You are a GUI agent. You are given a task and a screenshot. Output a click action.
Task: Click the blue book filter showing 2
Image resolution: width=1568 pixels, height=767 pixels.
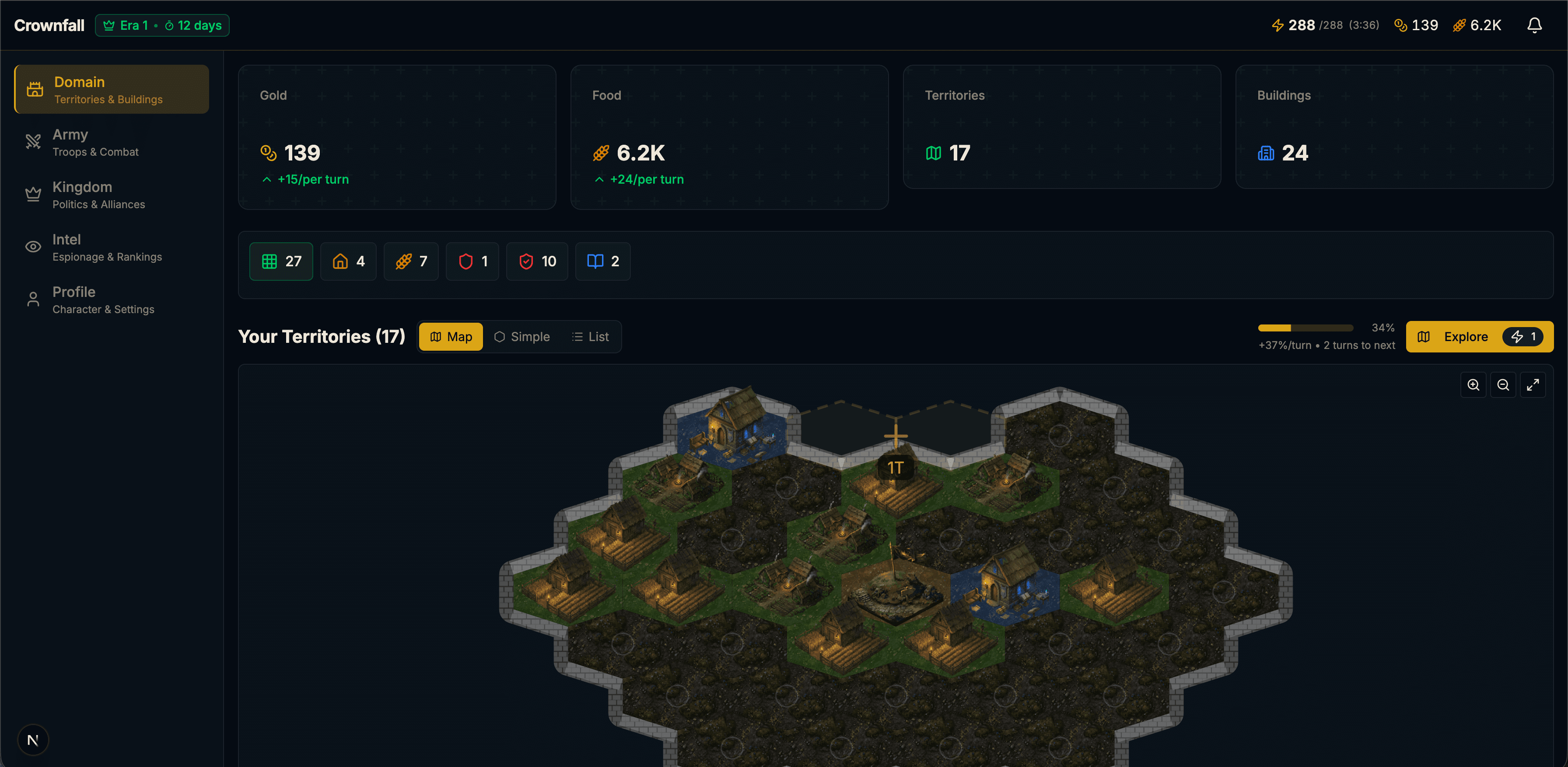[x=602, y=261]
